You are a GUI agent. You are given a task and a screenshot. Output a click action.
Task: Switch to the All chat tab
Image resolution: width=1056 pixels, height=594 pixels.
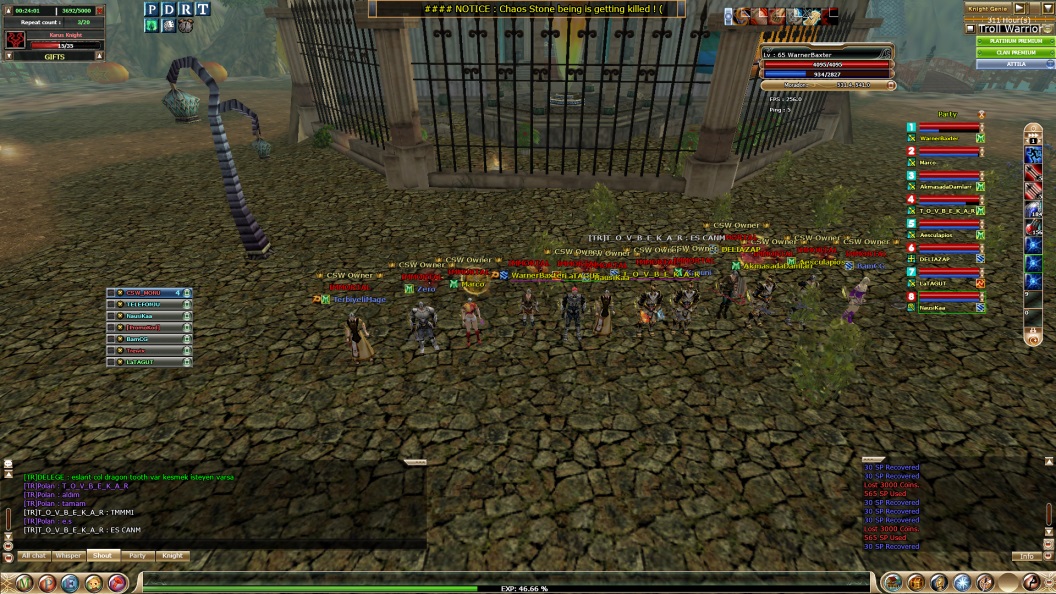(34, 555)
